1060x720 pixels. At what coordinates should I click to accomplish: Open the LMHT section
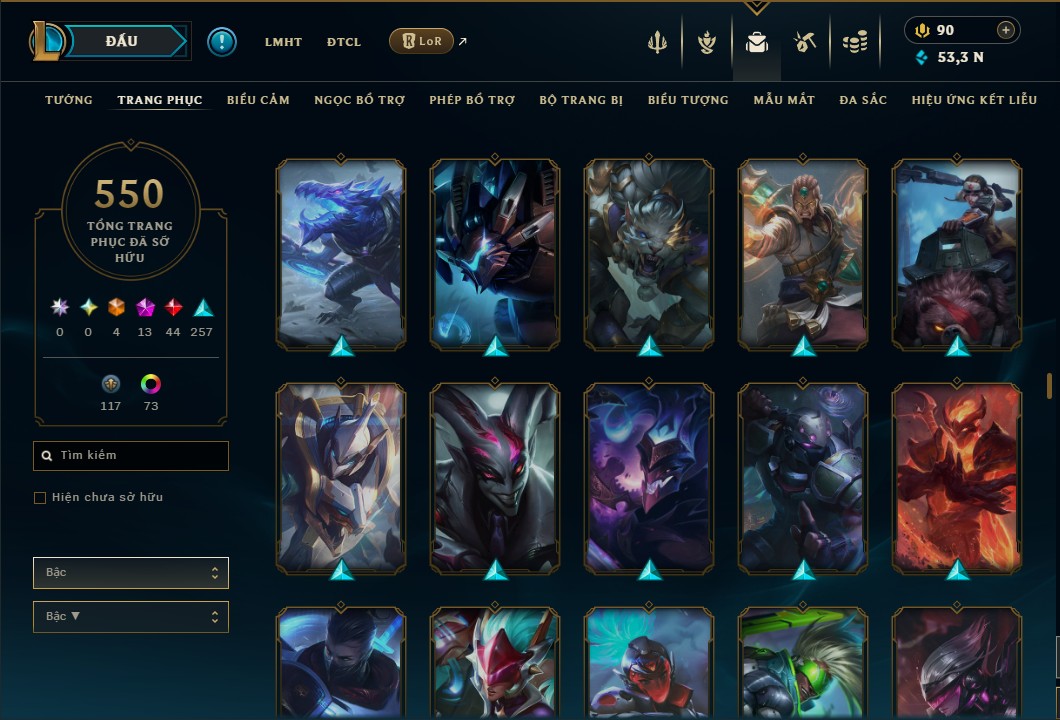tap(283, 42)
